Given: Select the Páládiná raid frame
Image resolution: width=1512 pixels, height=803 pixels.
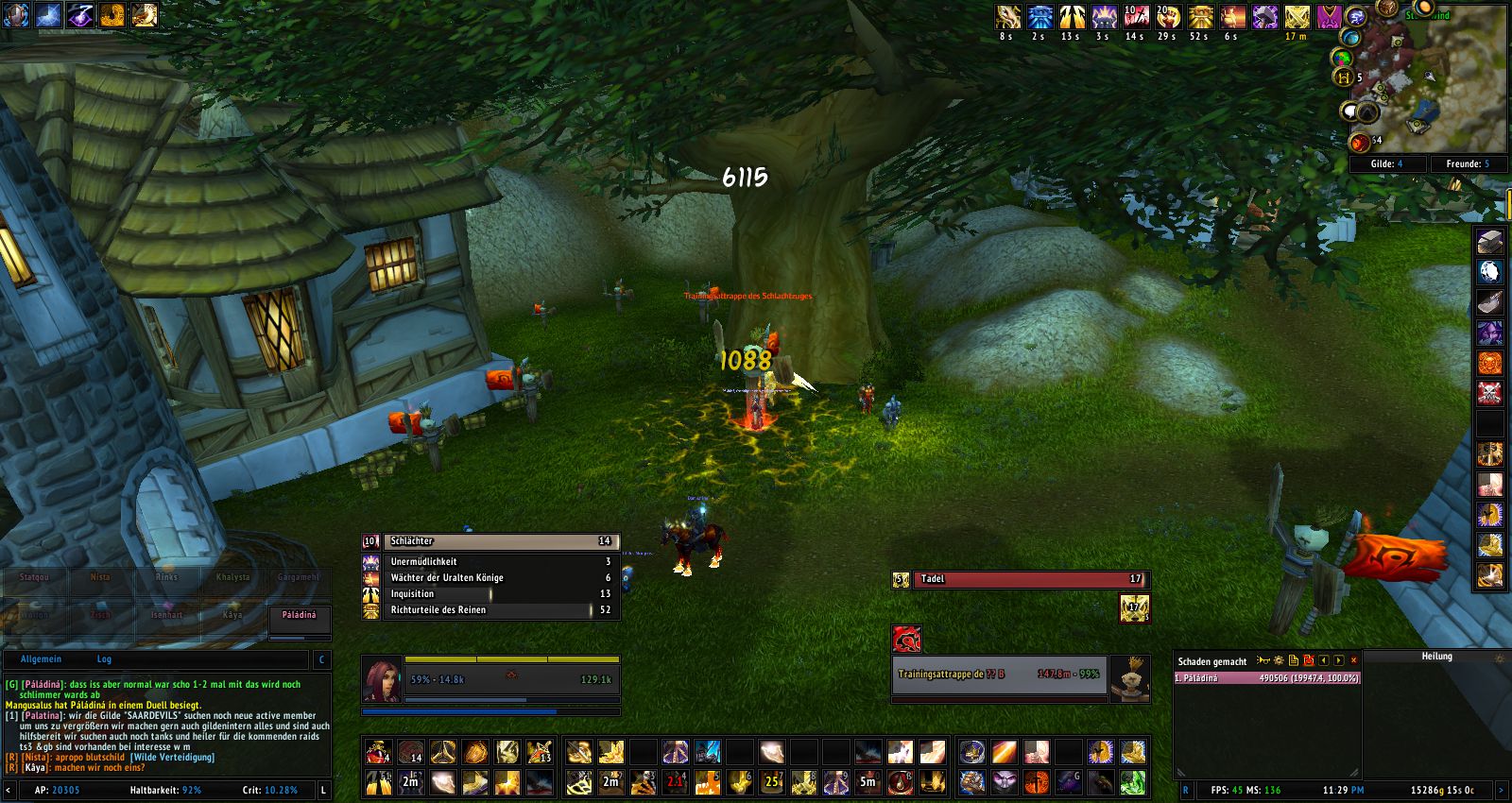Looking at the screenshot, I should [x=299, y=615].
